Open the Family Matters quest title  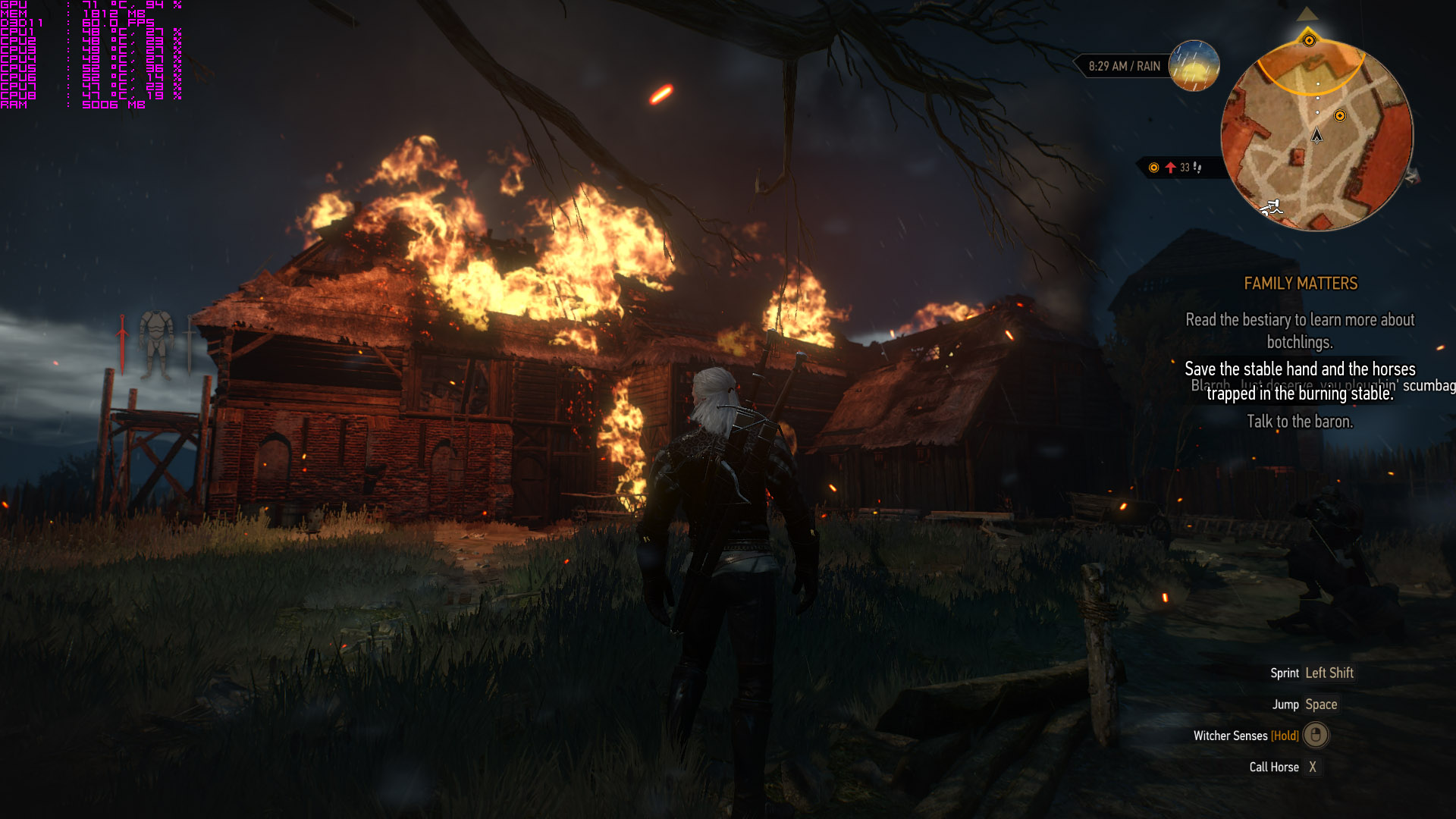click(x=1300, y=284)
